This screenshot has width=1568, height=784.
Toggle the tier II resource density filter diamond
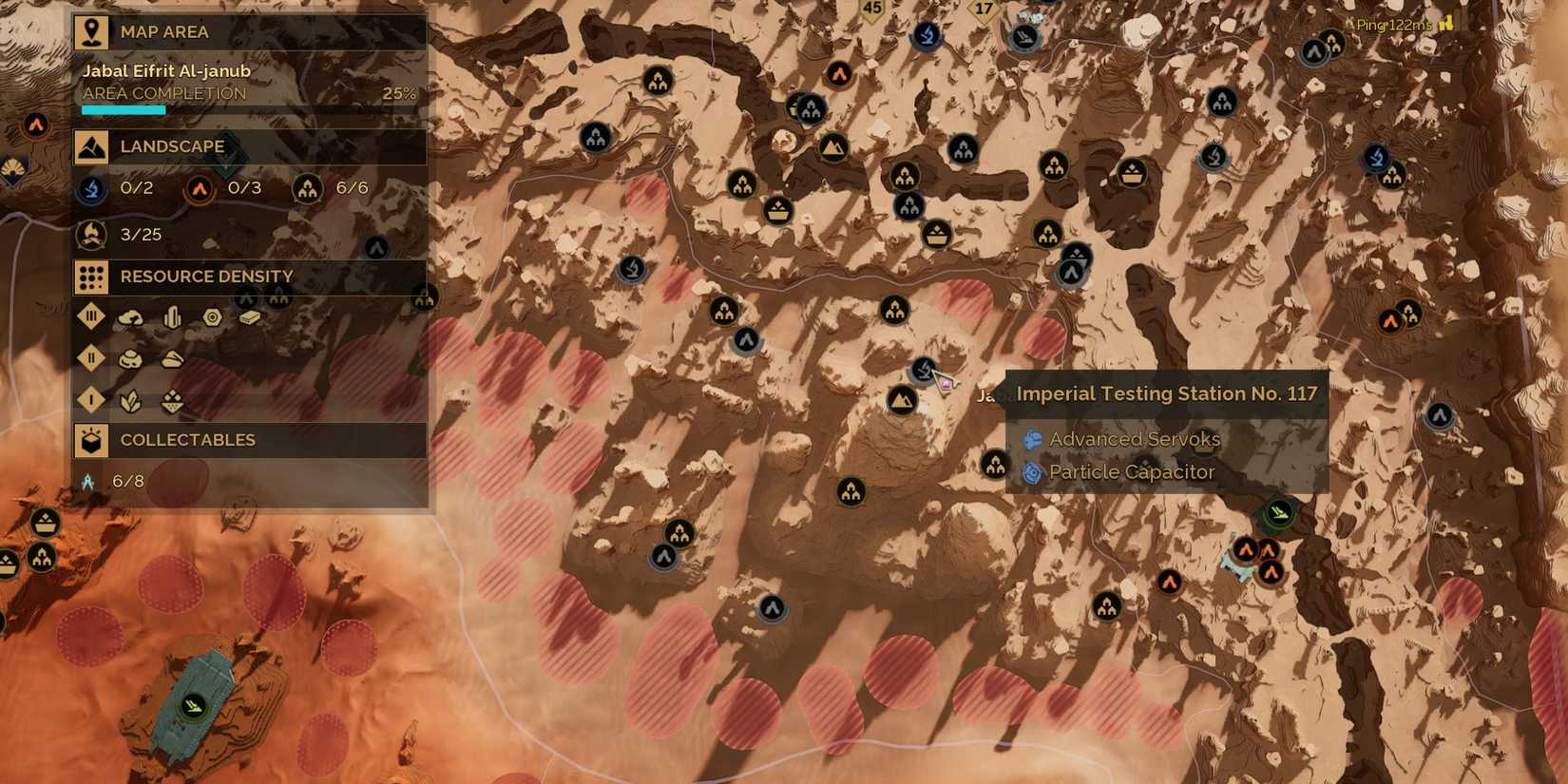click(90, 358)
